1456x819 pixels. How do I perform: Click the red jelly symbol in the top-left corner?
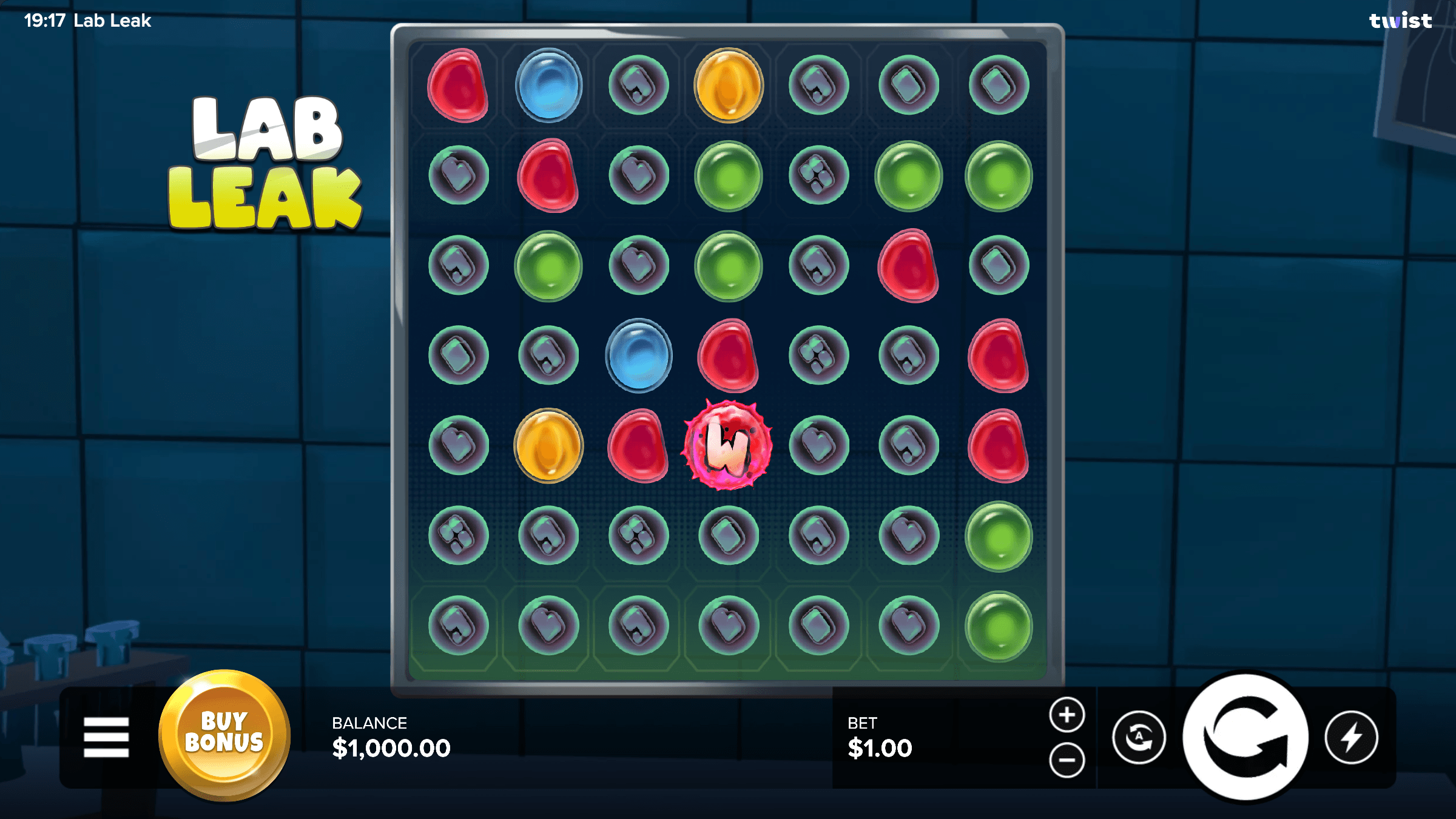pyautogui.click(x=459, y=85)
